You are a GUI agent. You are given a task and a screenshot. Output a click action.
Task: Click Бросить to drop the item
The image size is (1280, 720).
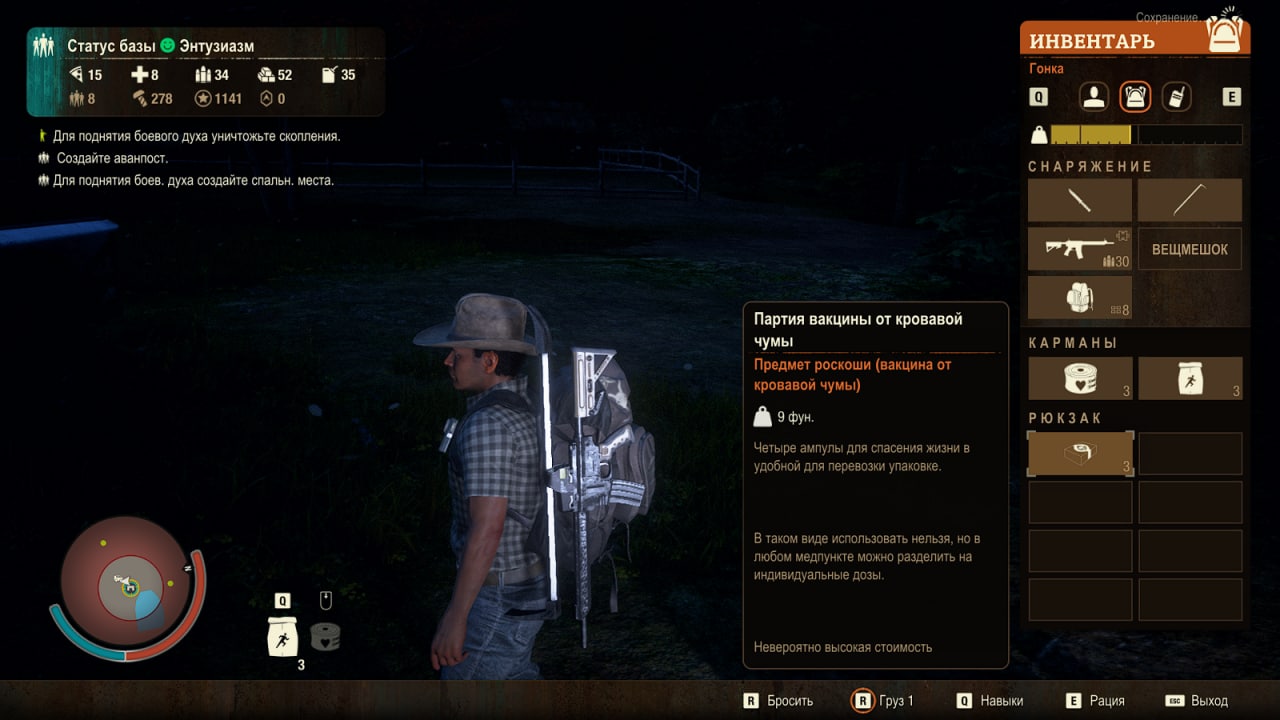pos(789,701)
